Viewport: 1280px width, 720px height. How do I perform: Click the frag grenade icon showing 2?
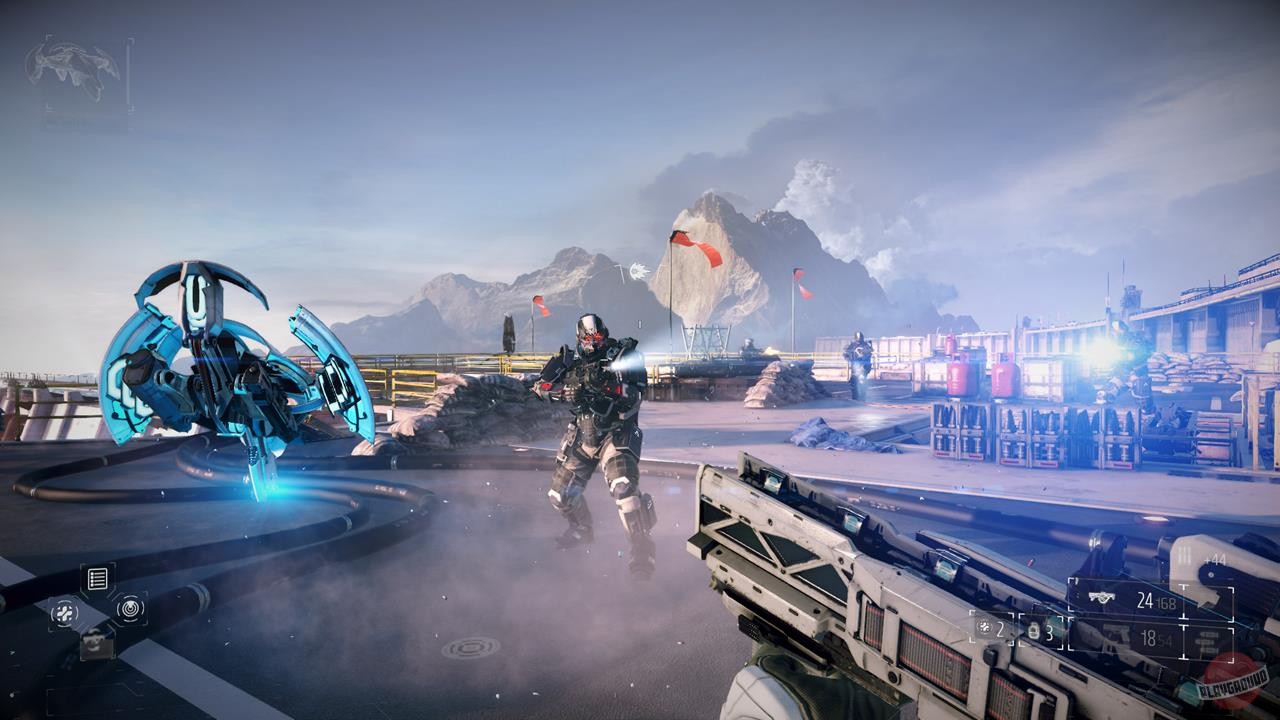pos(986,628)
